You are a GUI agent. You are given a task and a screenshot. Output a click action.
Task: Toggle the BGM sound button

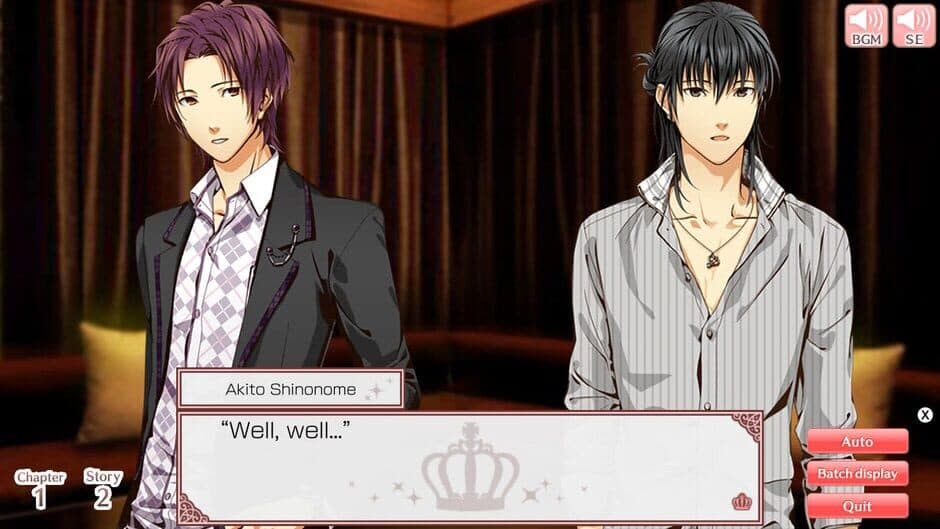point(866,25)
